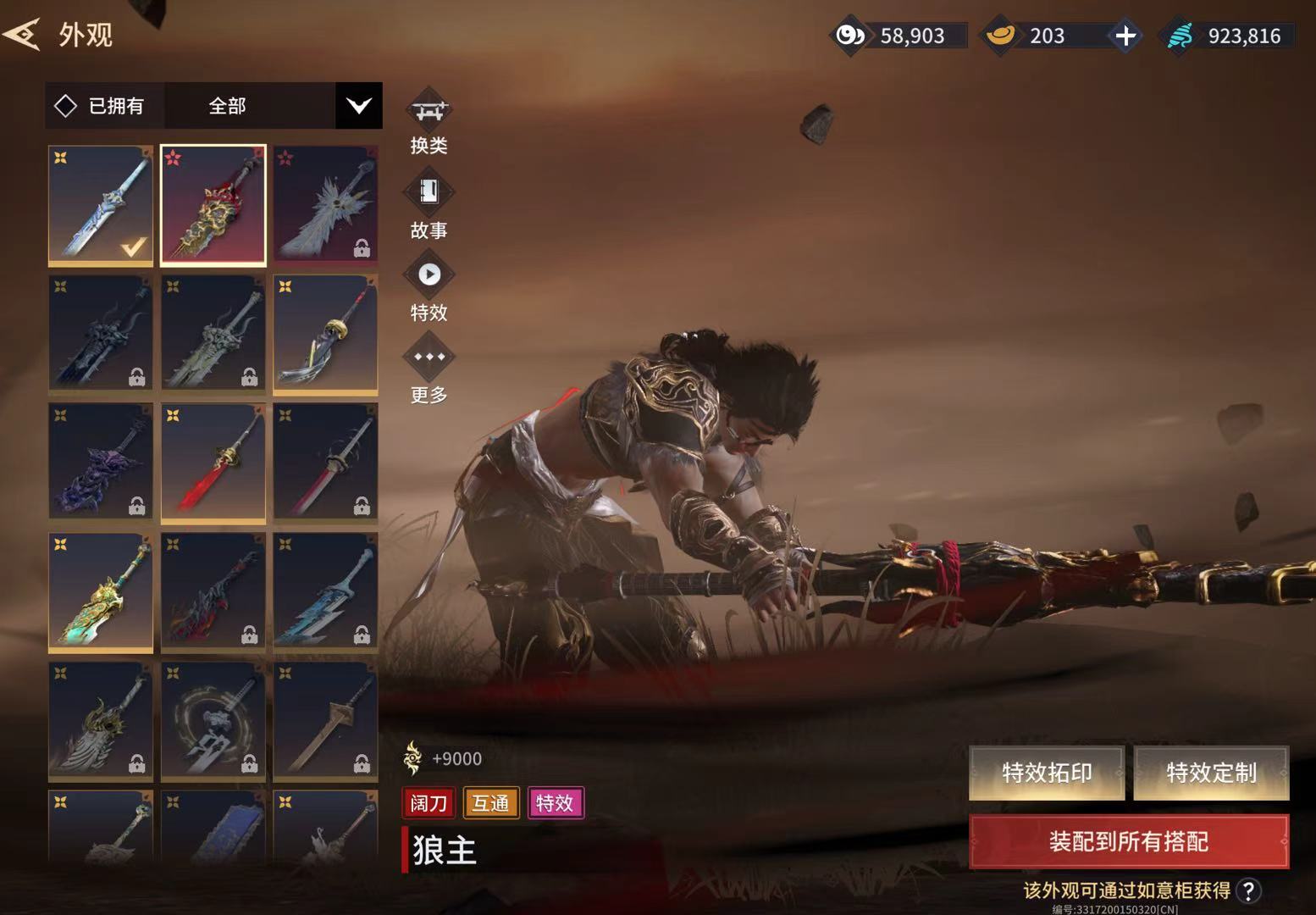Choose the red and gold 狼主 blade thumbnail
The height and width of the screenshot is (915, 1316).
(213, 204)
